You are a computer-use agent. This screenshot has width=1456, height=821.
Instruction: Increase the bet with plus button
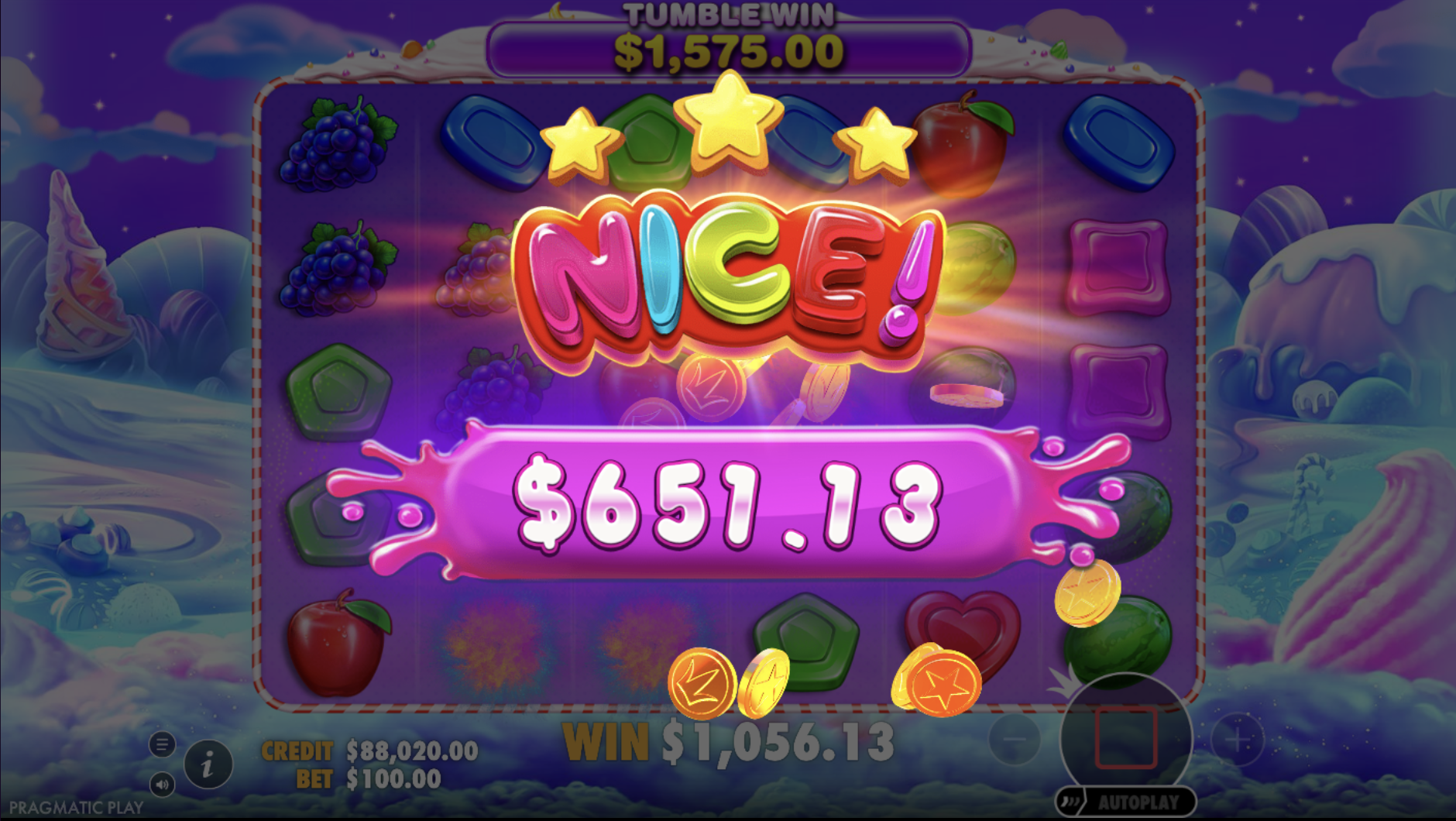point(1237,740)
